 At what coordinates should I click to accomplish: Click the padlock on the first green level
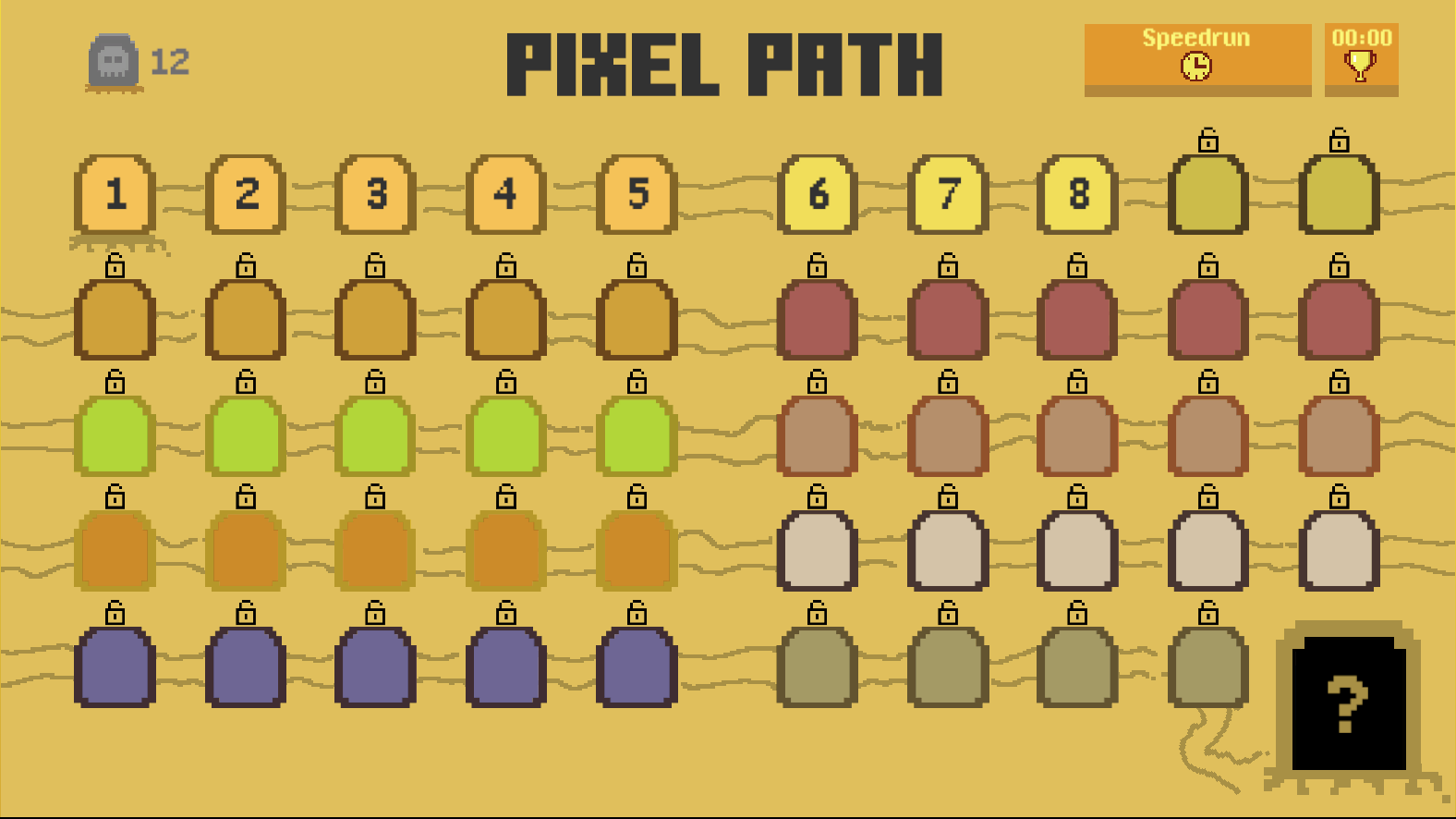pos(115,382)
